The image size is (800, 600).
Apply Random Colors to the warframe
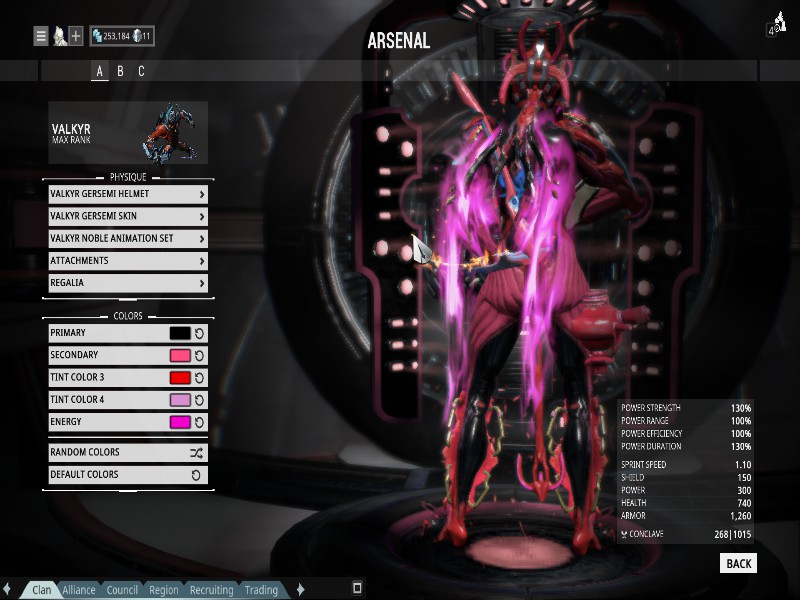[x=127, y=452]
